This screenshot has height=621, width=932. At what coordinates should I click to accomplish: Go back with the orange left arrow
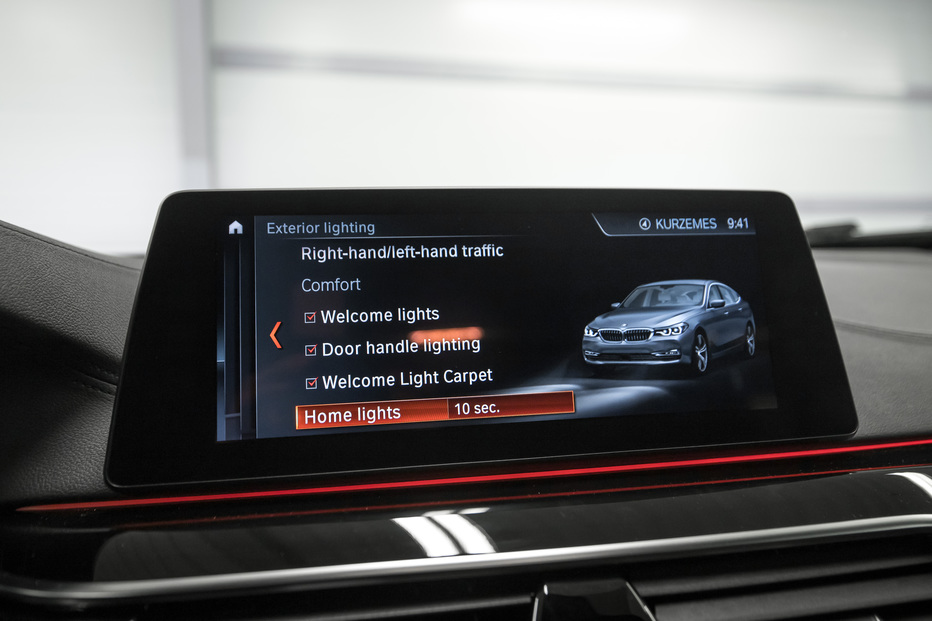(275, 335)
